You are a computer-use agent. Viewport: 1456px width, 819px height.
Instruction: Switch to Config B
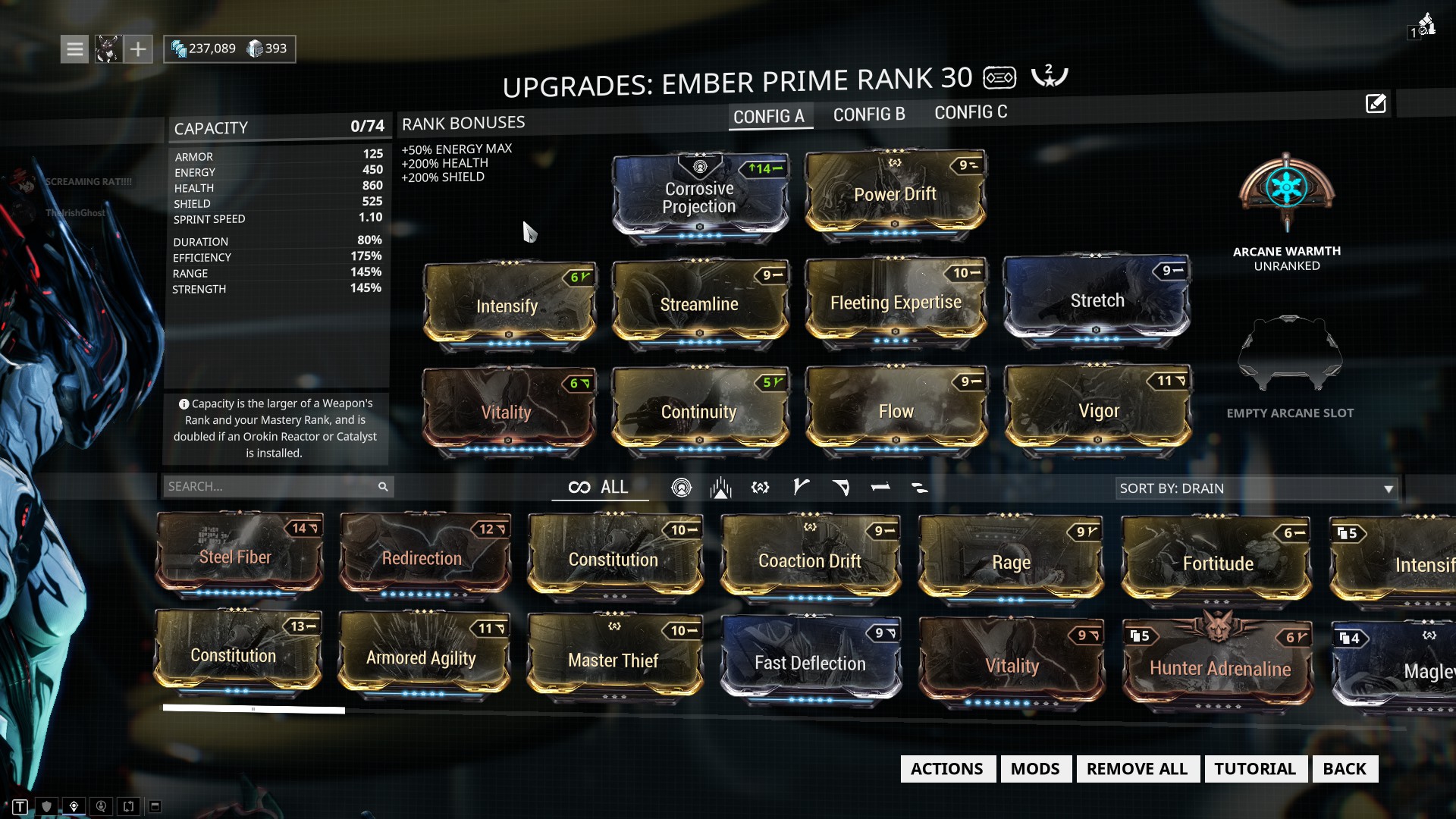click(869, 114)
